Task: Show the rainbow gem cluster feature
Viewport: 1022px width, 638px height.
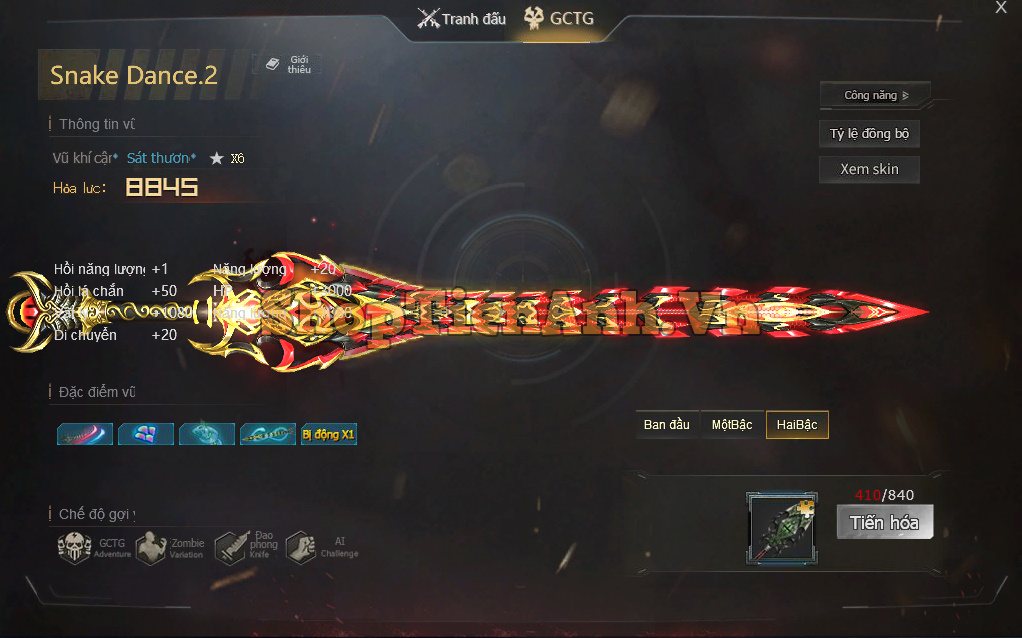Action: pyautogui.click(x=146, y=435)
